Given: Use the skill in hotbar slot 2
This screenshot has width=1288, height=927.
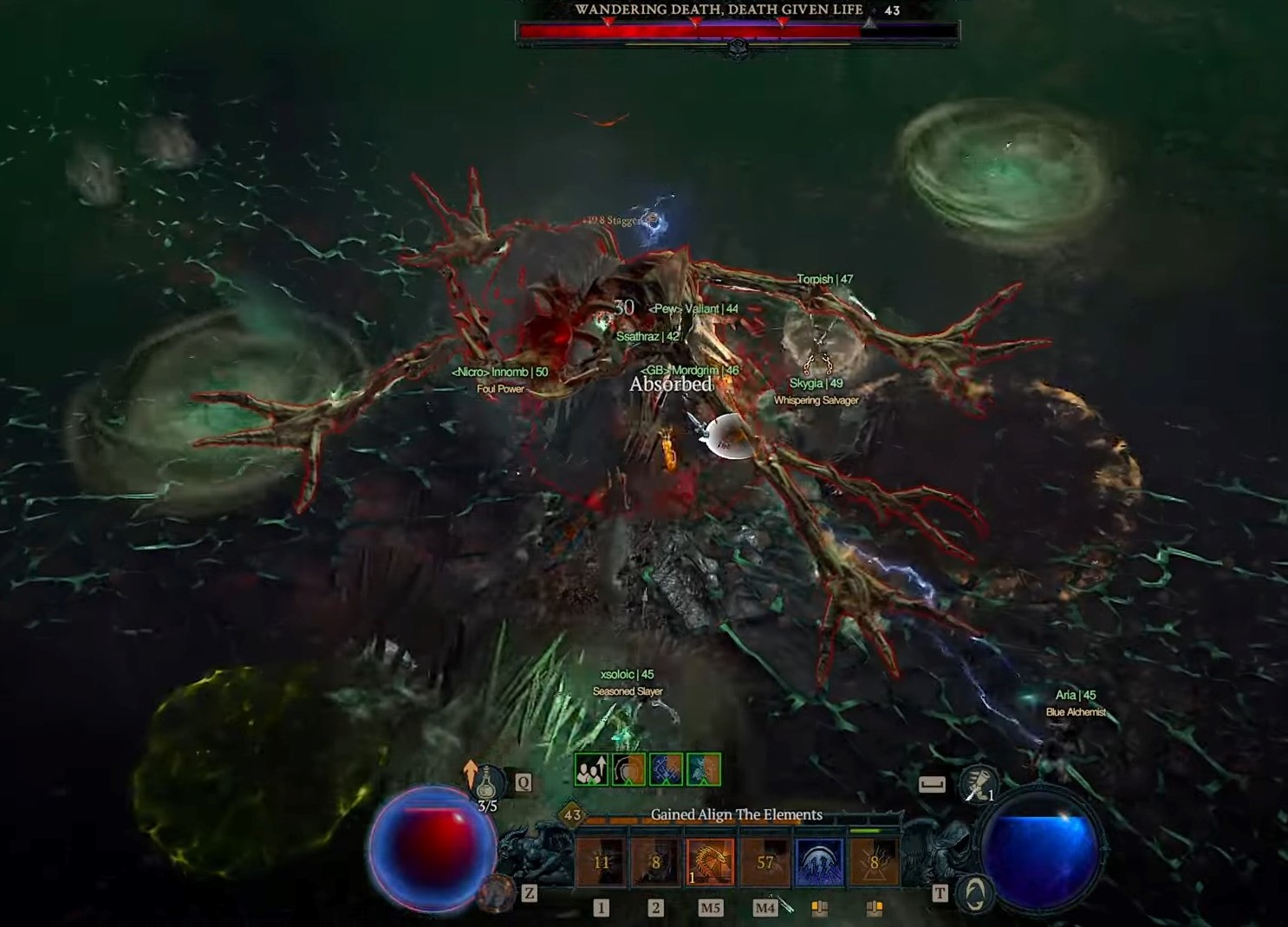Looking at the screenshot, I should pyautogui.click(x=655, y=860).
